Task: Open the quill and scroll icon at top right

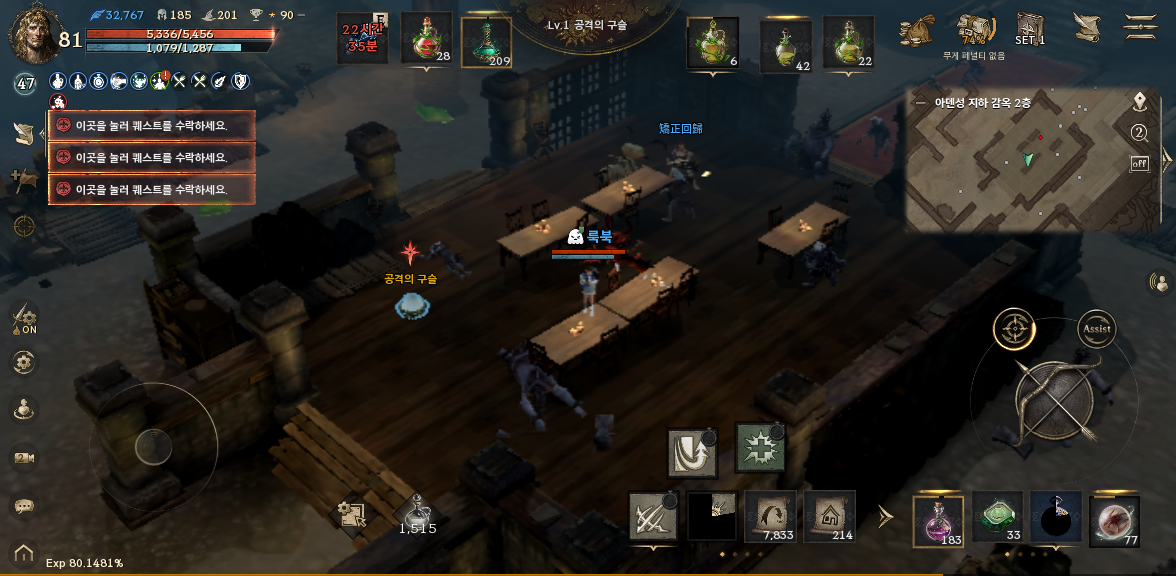Action: click(1086, 28)
